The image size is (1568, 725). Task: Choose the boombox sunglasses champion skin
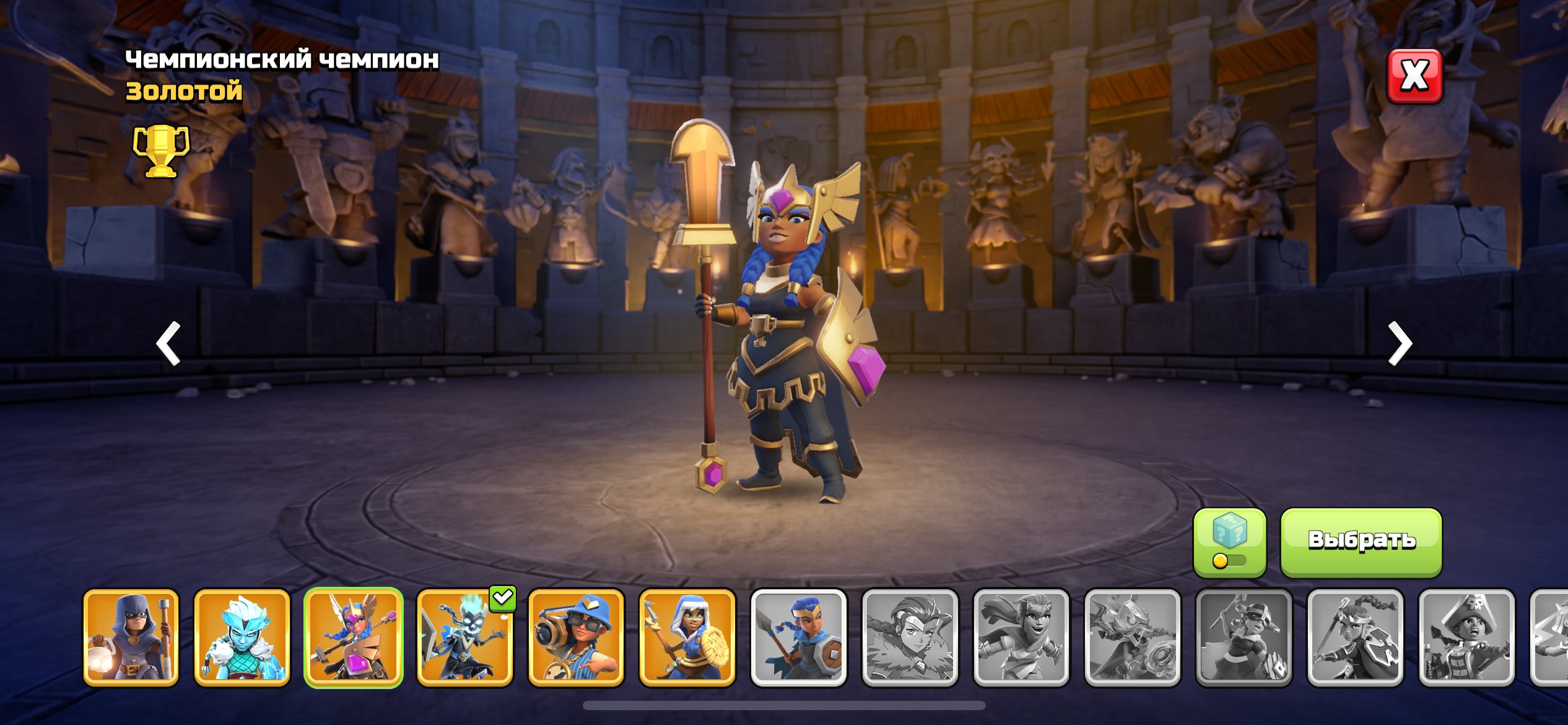pos(576,638)
